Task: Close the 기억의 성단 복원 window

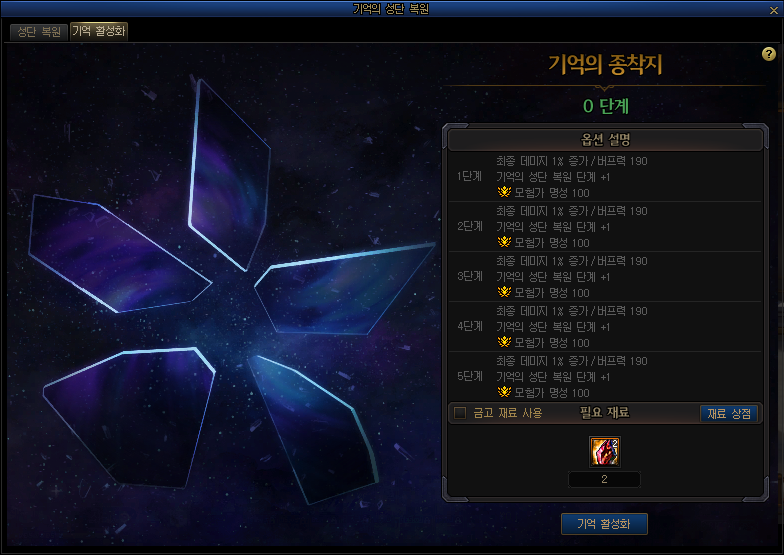Action: [x=773, y=8]
